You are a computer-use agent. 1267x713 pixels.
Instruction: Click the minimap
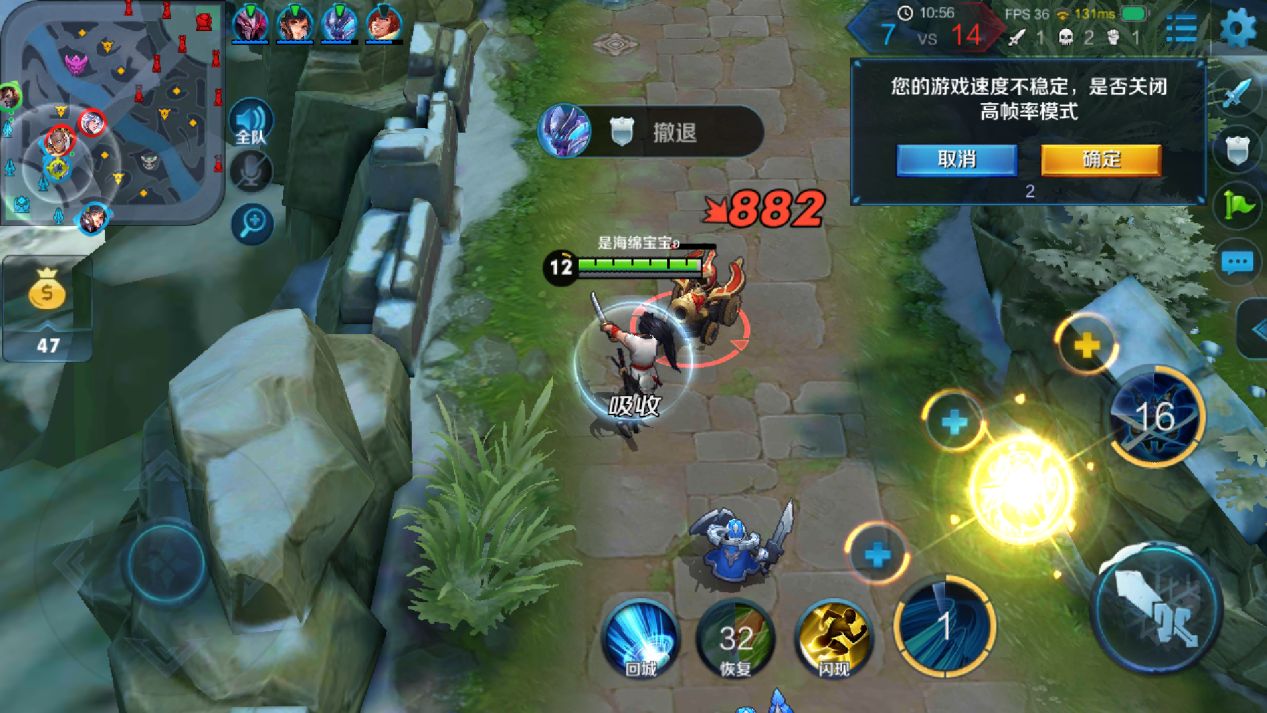tap(112, 112)
